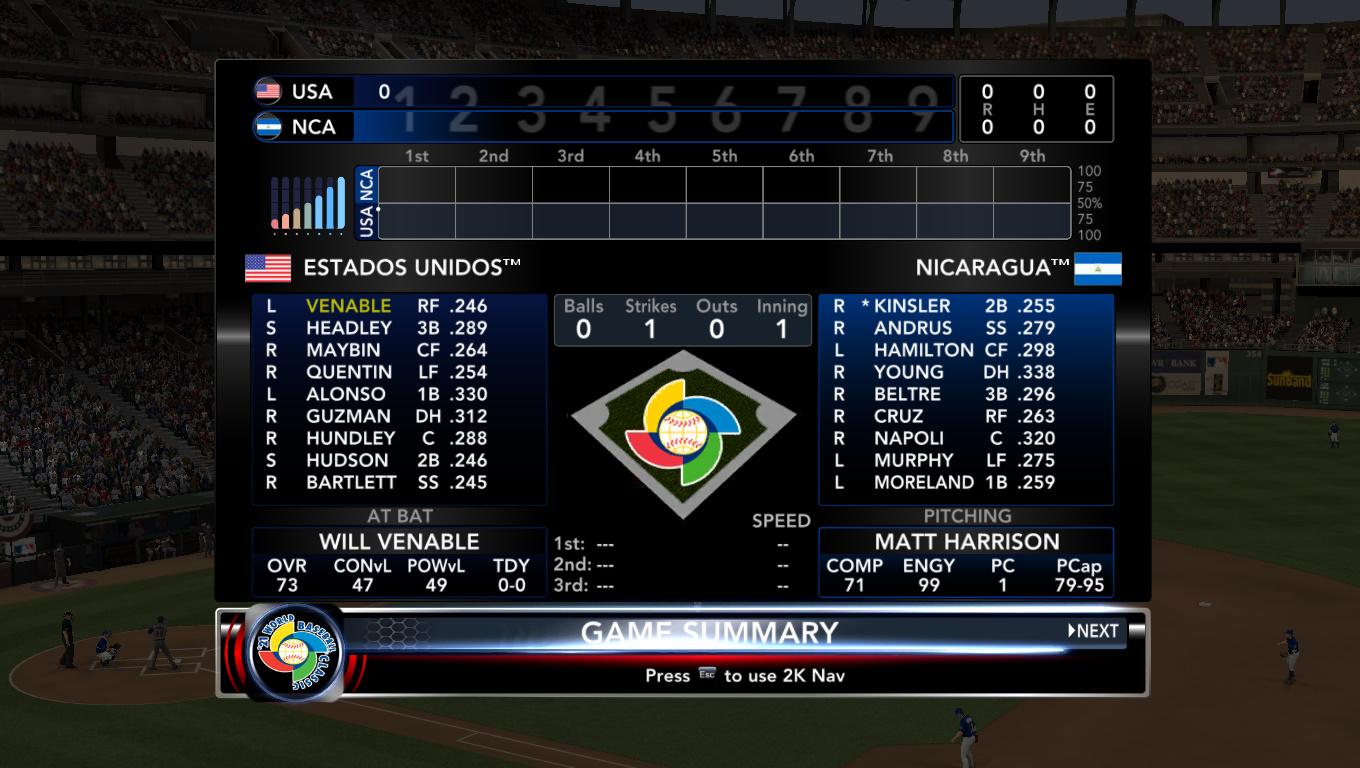Select Bartlett, the USA shortstop row
The image size is (1360, 768).
pos(351,482)
